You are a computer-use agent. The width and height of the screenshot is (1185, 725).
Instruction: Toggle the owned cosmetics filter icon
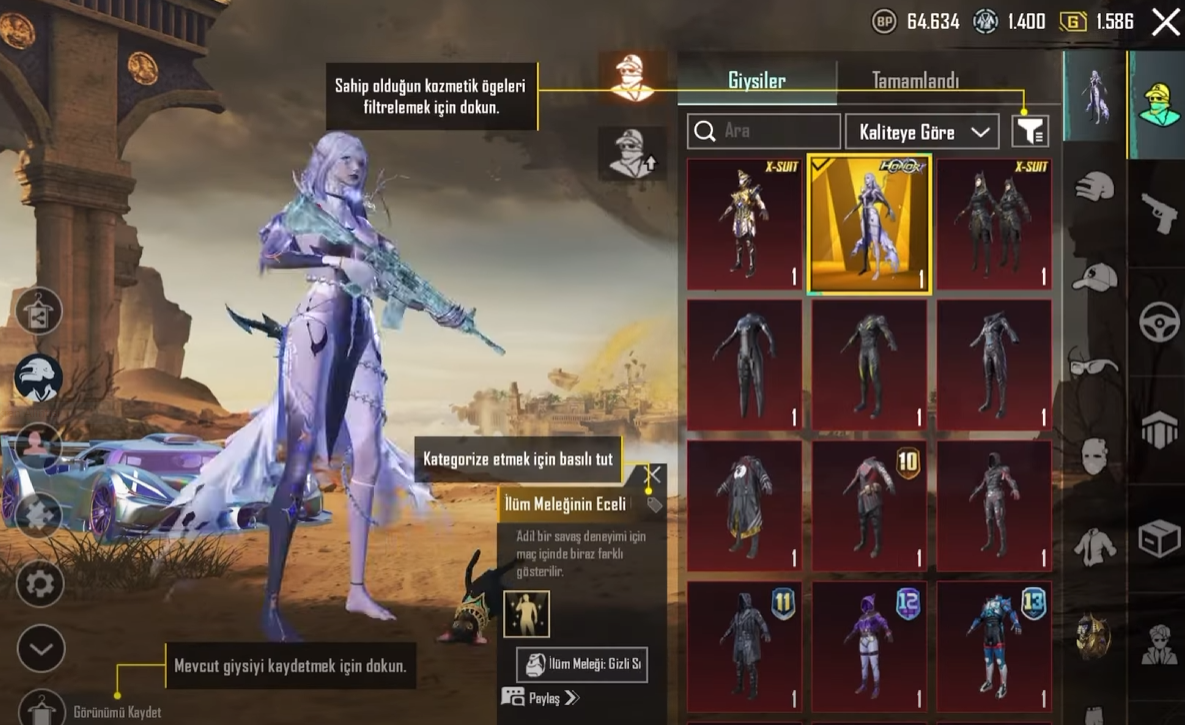click(x=1030, y=131)
